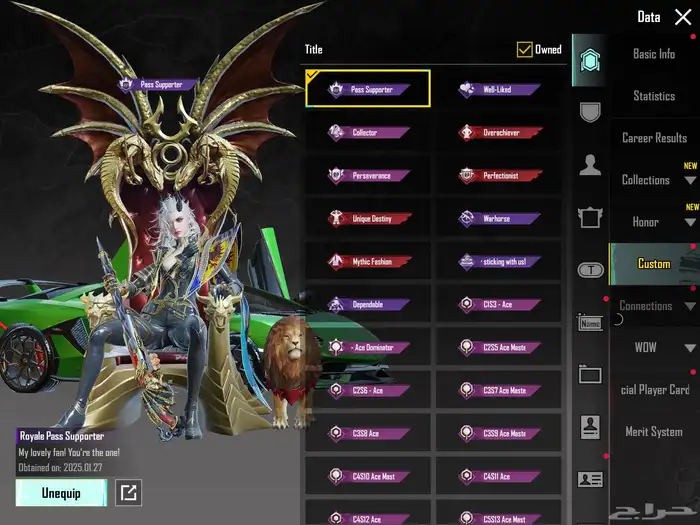Select the Perseverance title
The width and height of the screenshot is (700, 525).
point(368,175)
